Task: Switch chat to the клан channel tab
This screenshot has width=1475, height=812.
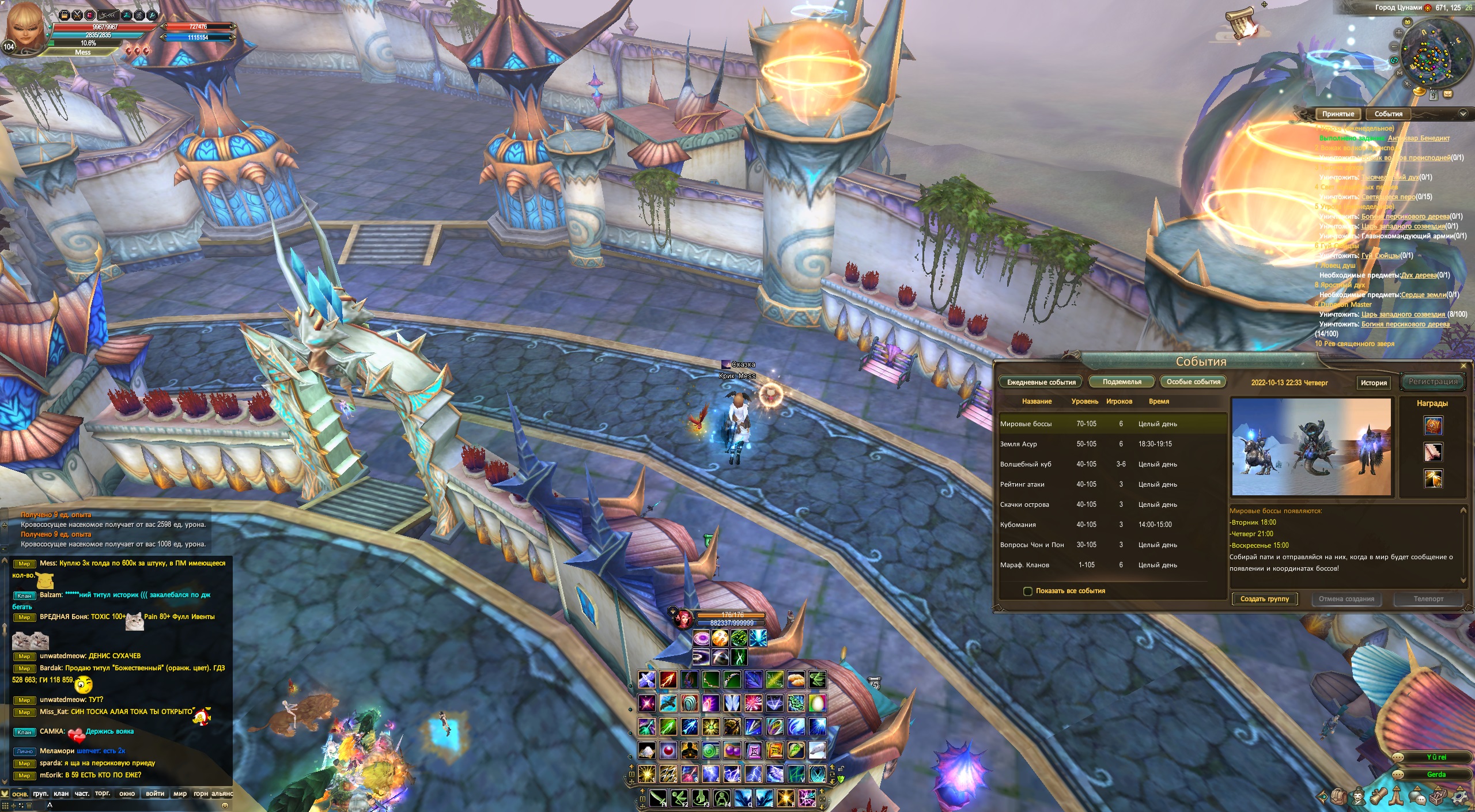Action: pyautogui.click(x=61, y=794)
